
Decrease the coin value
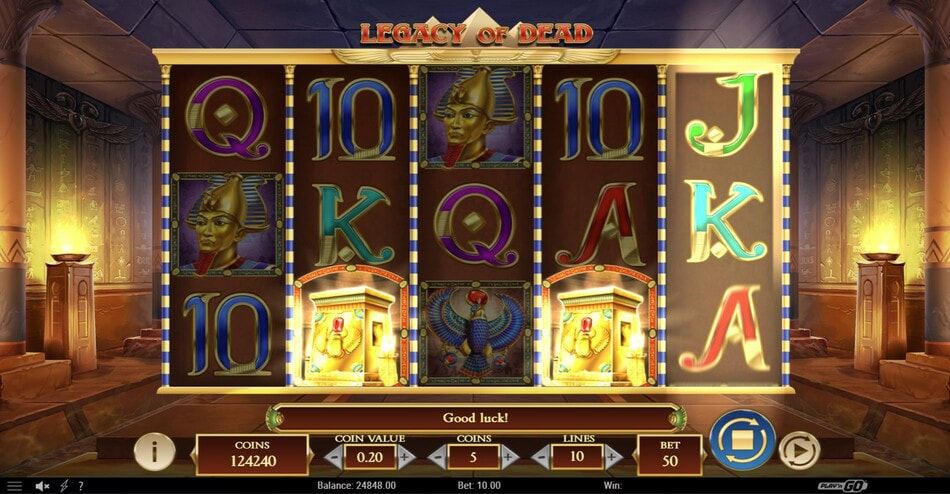334,457
